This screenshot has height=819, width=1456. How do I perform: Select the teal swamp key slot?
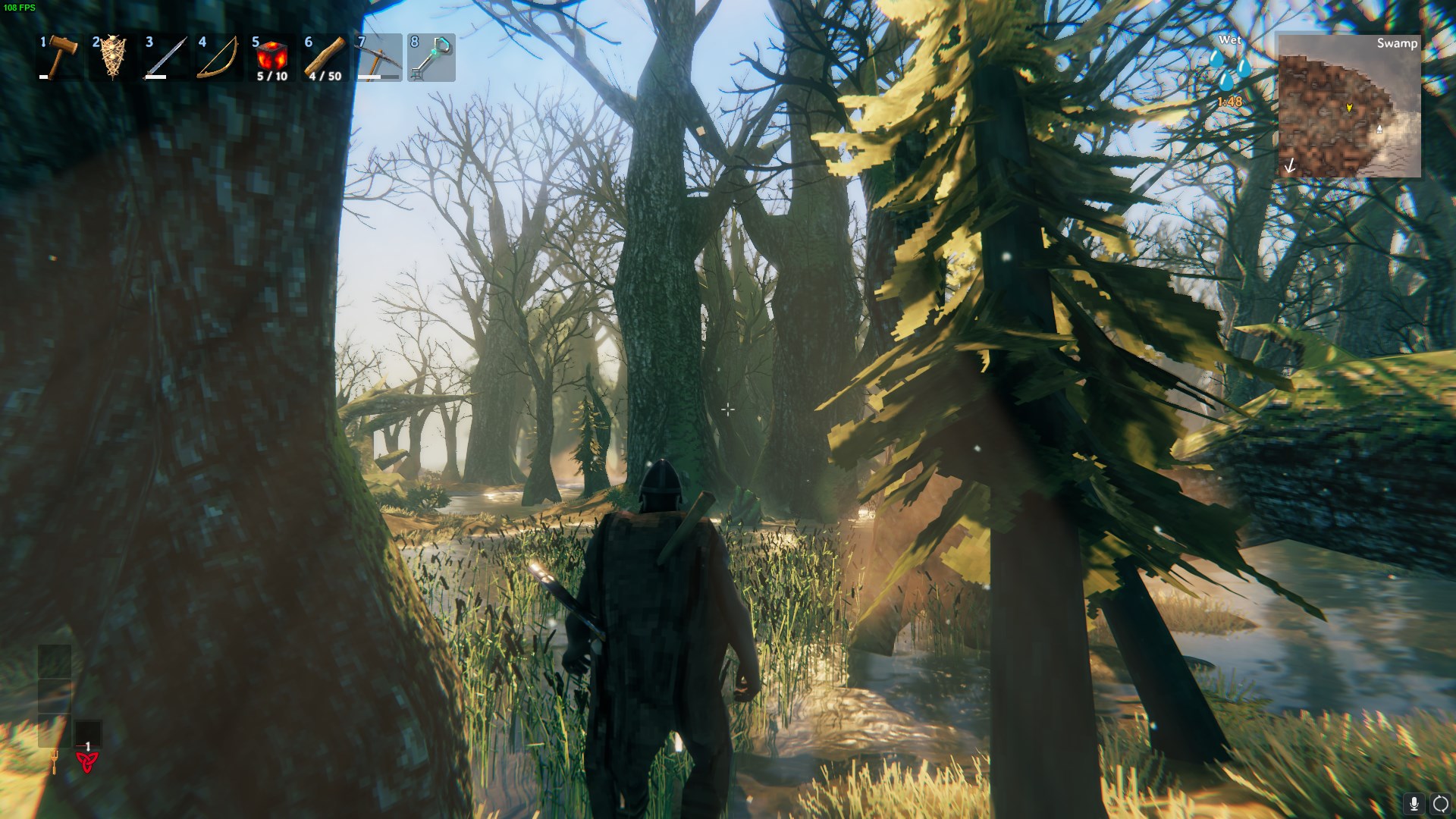click(x=431, y=58)
